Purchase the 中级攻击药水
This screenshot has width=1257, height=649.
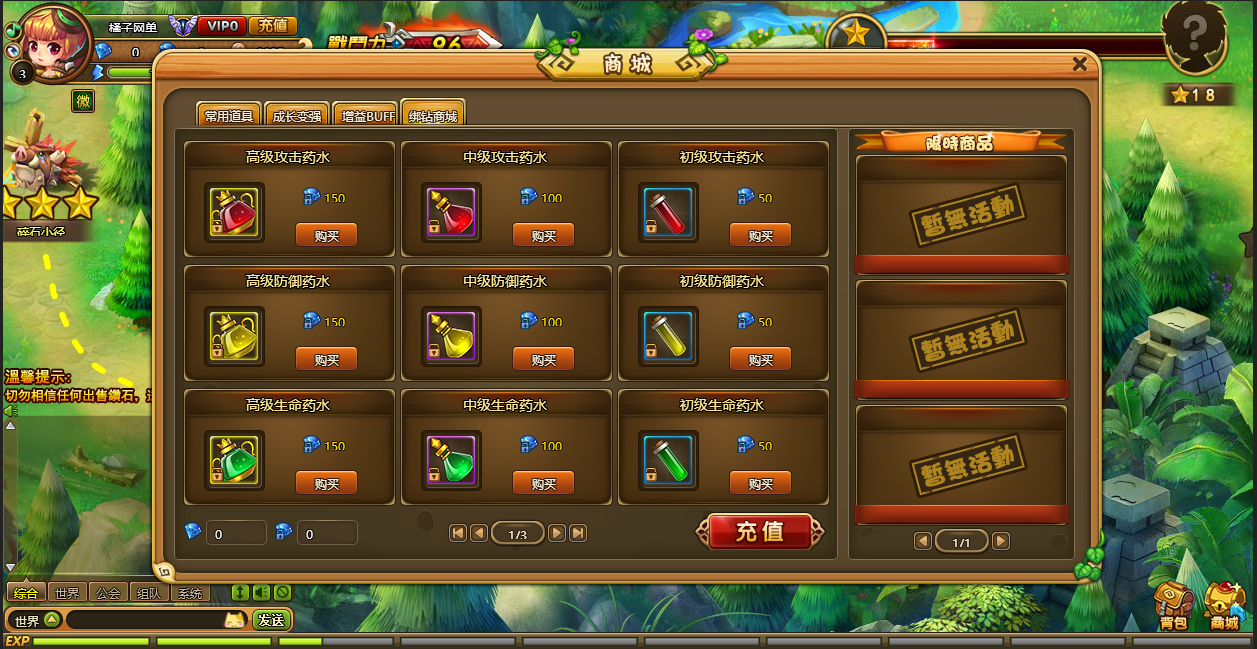pyautogui.click(x=543, y=236)
